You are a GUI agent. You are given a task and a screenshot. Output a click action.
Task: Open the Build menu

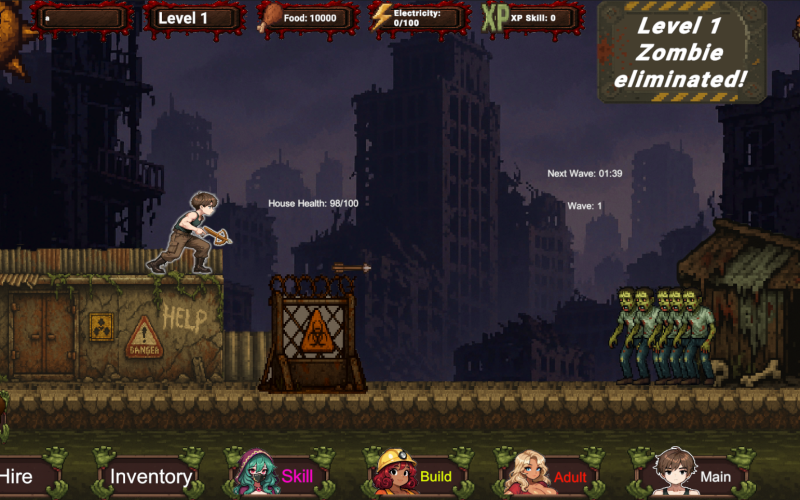pyautogui.click(x=420, y=476)
